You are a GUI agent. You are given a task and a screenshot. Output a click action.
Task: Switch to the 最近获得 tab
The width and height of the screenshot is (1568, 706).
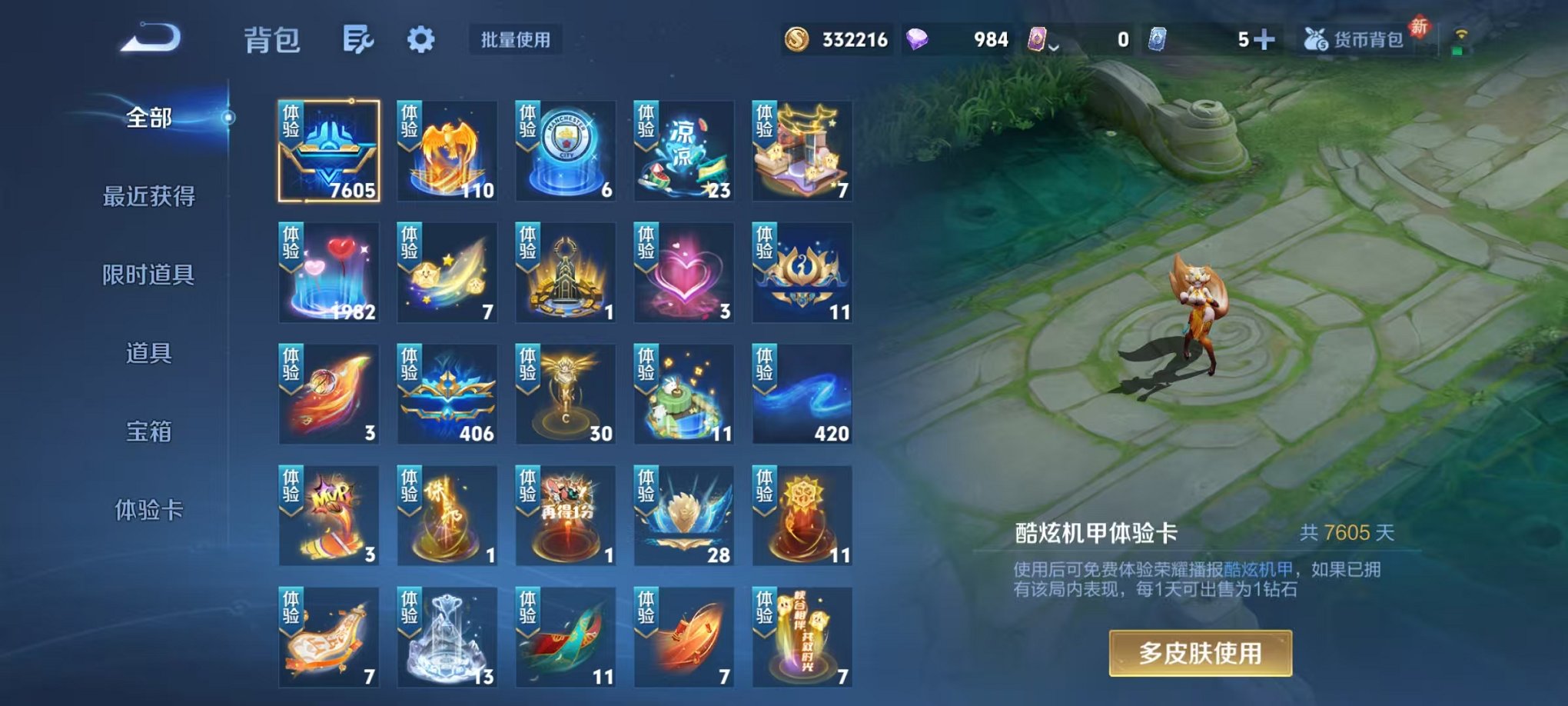[151, 197]
